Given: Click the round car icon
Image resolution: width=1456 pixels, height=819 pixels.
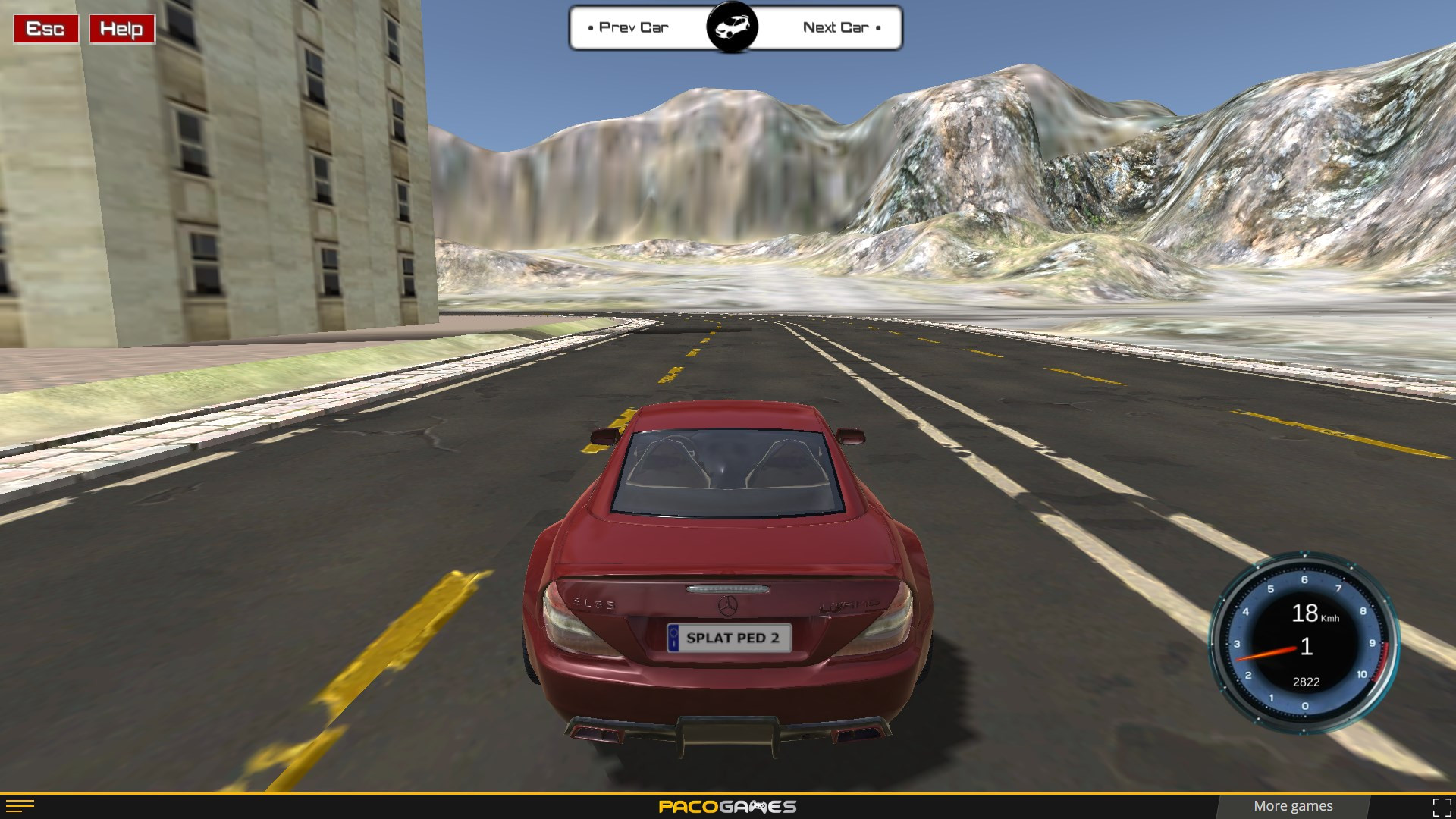Looking at the screenshot, I should coord(732,28).
